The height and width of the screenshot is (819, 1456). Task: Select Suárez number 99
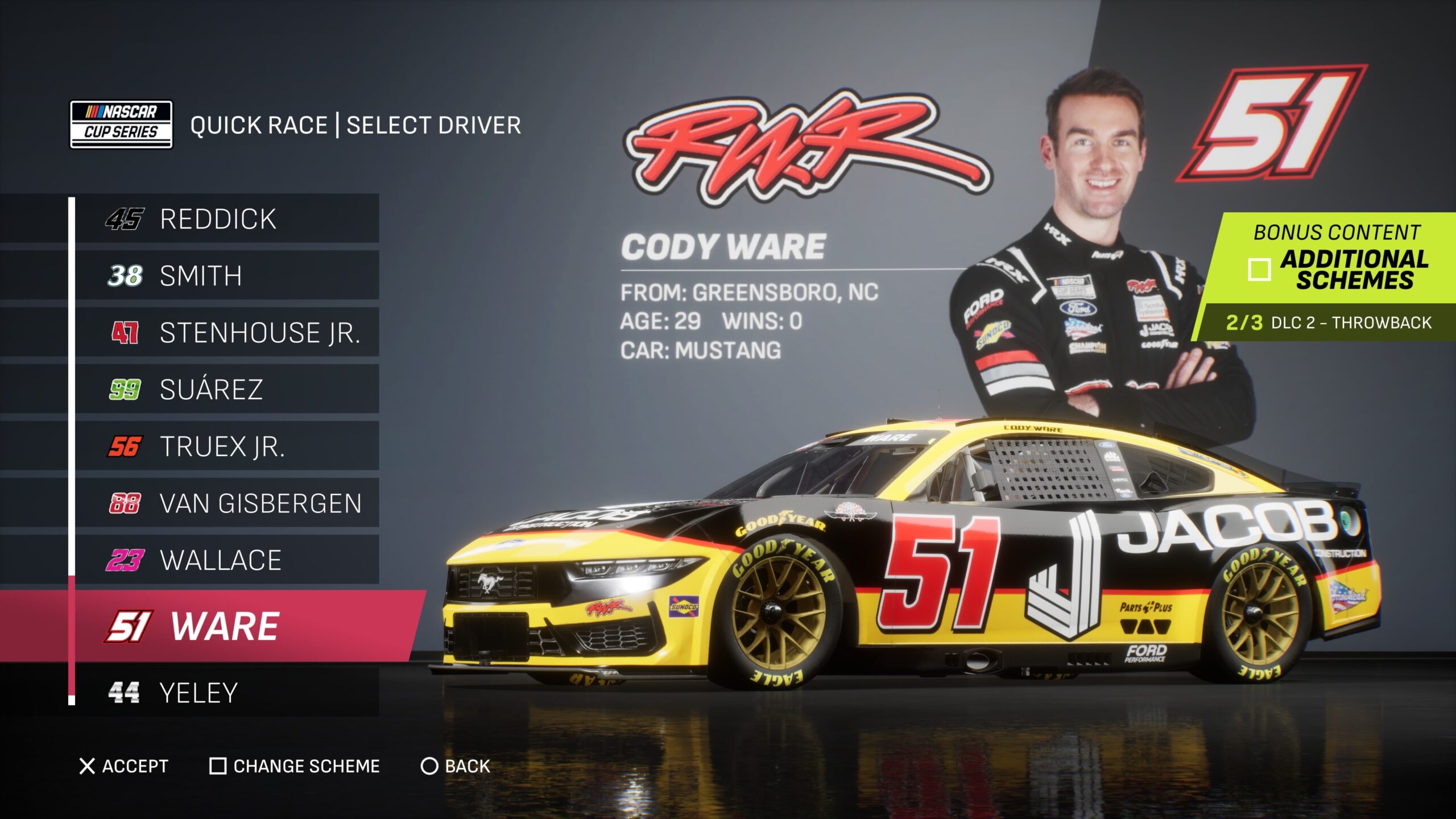coord(226,390)
